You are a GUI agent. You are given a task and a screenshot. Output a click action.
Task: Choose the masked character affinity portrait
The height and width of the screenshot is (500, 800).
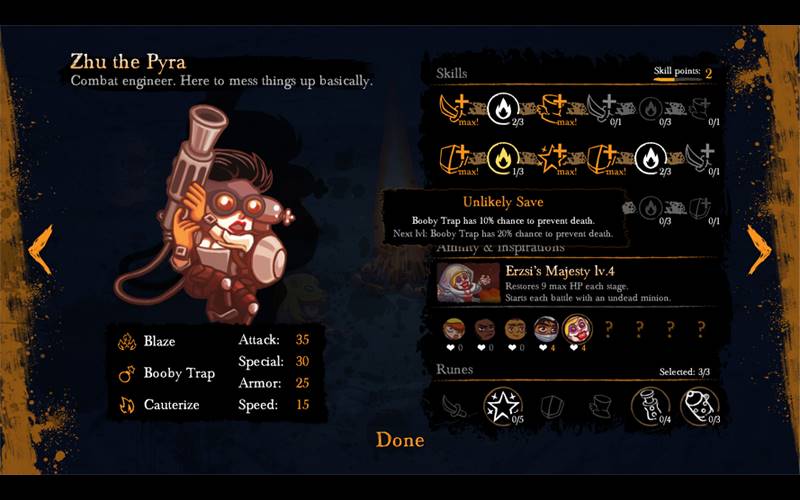click(x=545, y=328)
